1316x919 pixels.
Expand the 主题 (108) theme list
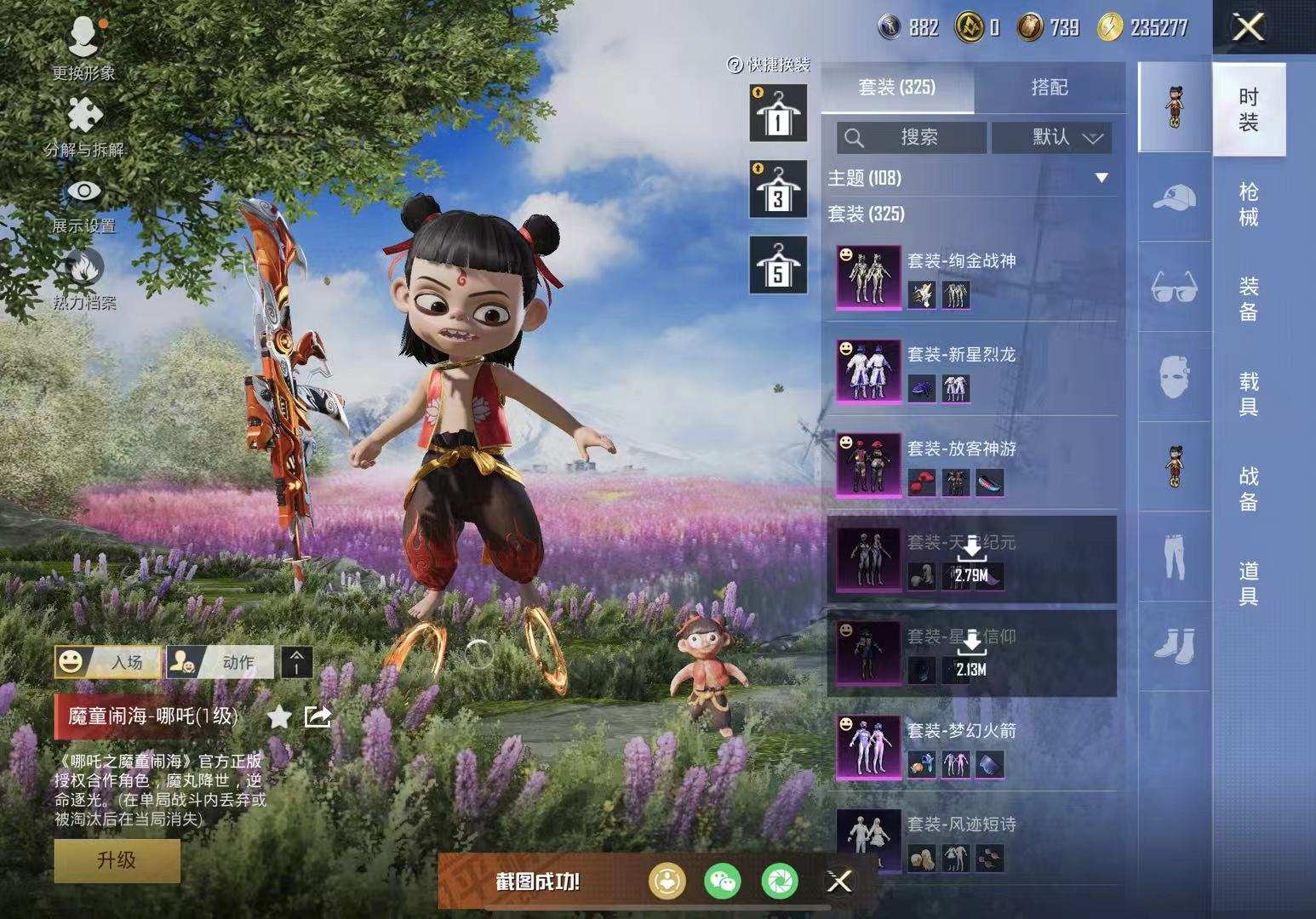pyautogui.click(x=1101, y=178)
